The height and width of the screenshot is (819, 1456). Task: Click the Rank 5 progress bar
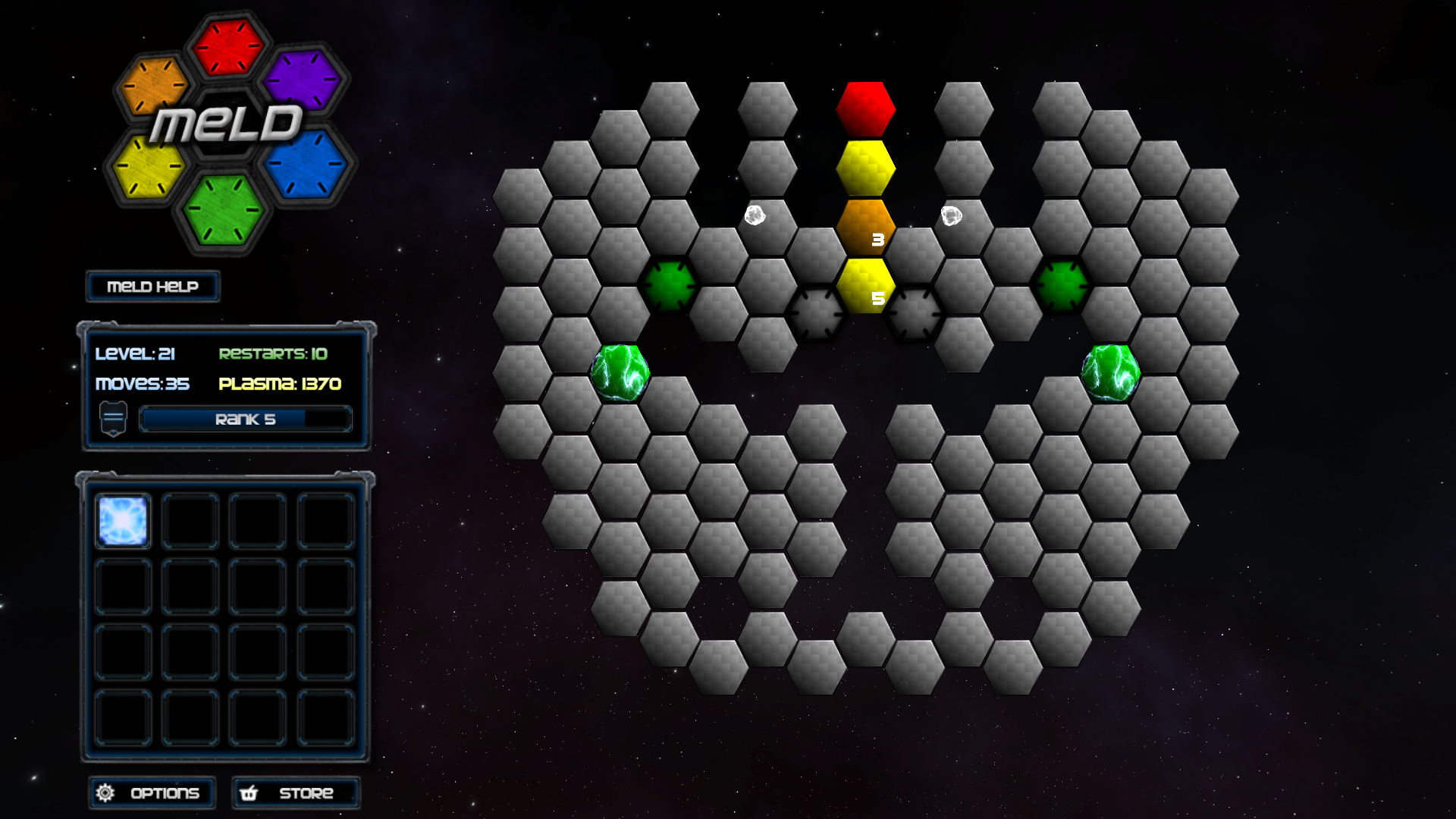246,419
